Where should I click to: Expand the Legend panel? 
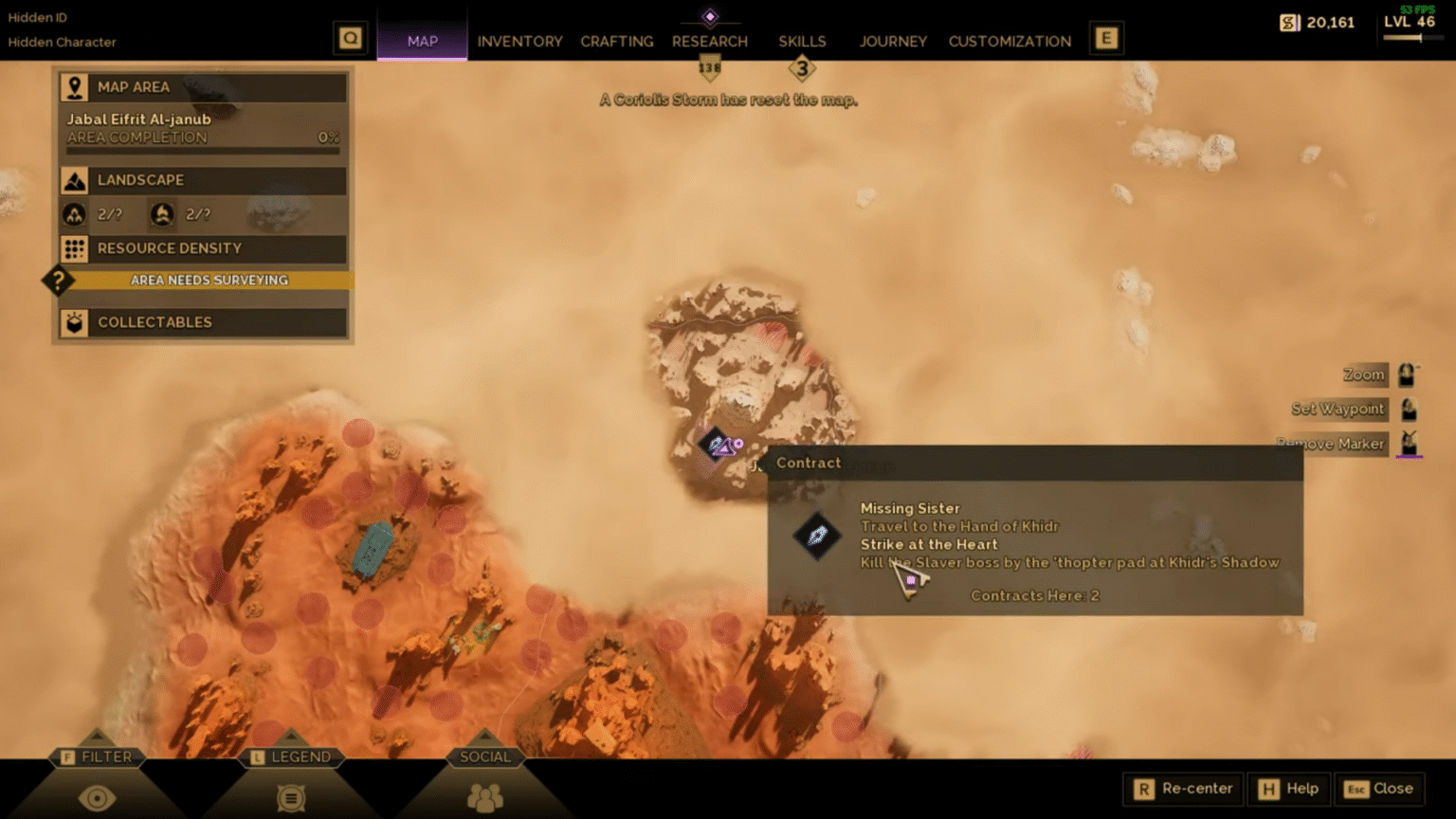[x=292, y=756]
